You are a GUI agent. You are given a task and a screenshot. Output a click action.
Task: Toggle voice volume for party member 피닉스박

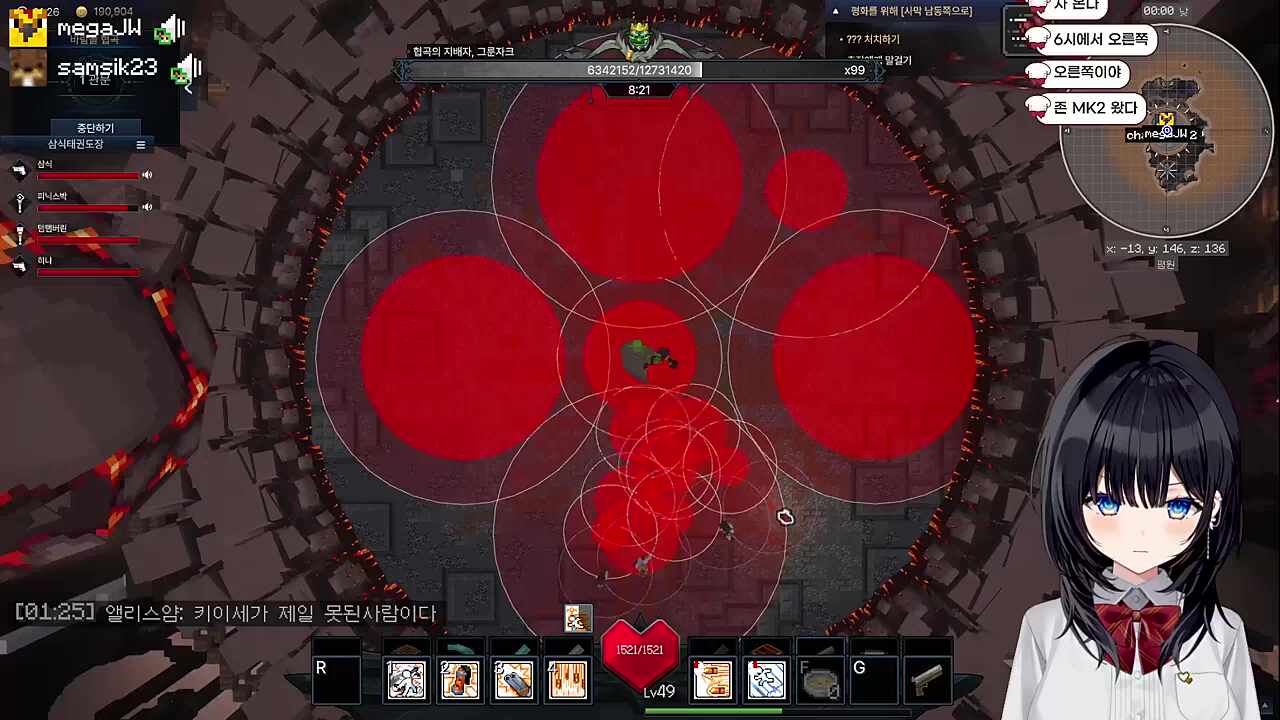tap(147, 207)
